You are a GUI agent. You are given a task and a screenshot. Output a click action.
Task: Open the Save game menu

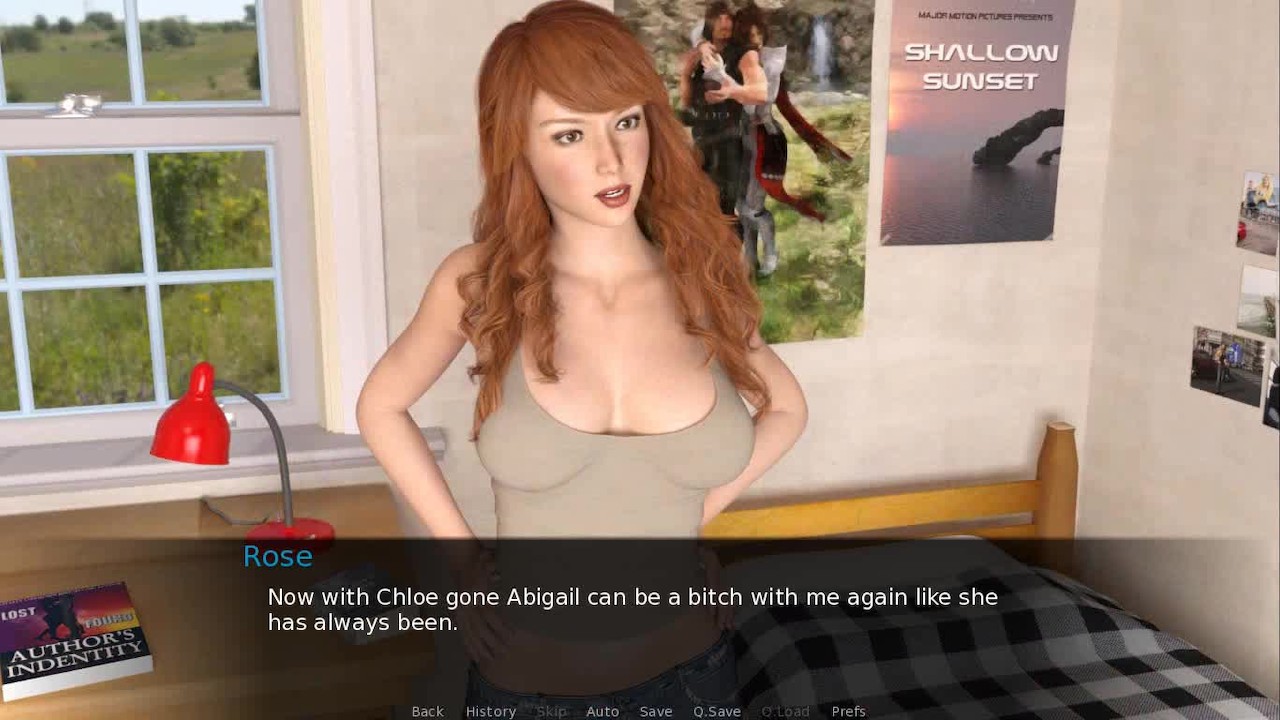(656, 711)
